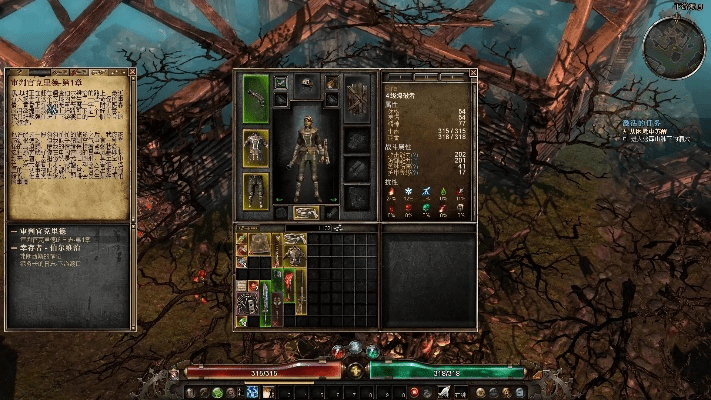The height and width of the screenshot is (400, 711).
Task: Close the quest journal panel
Action: pos(131,73)
